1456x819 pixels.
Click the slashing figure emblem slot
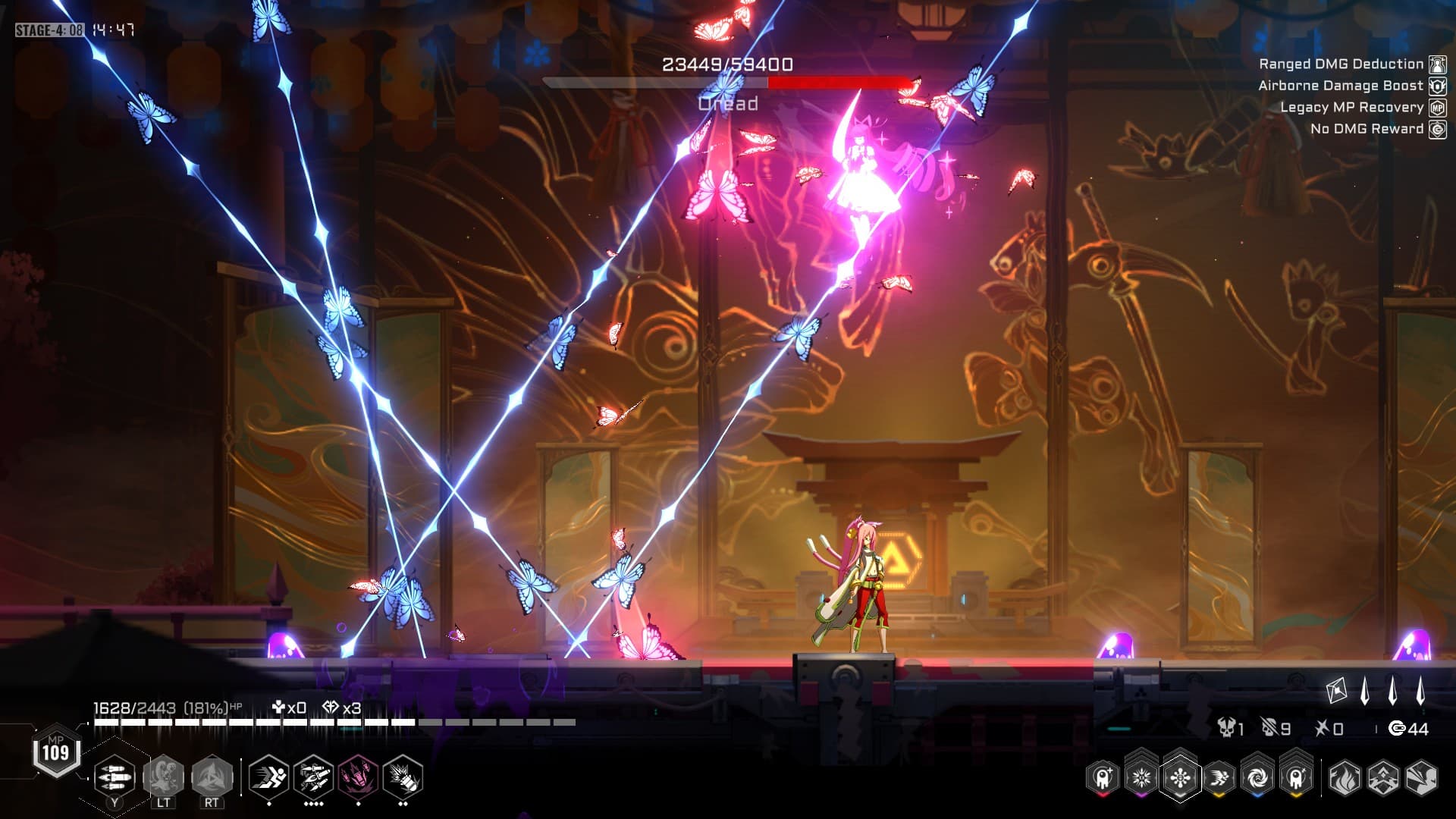[1421, 777]
